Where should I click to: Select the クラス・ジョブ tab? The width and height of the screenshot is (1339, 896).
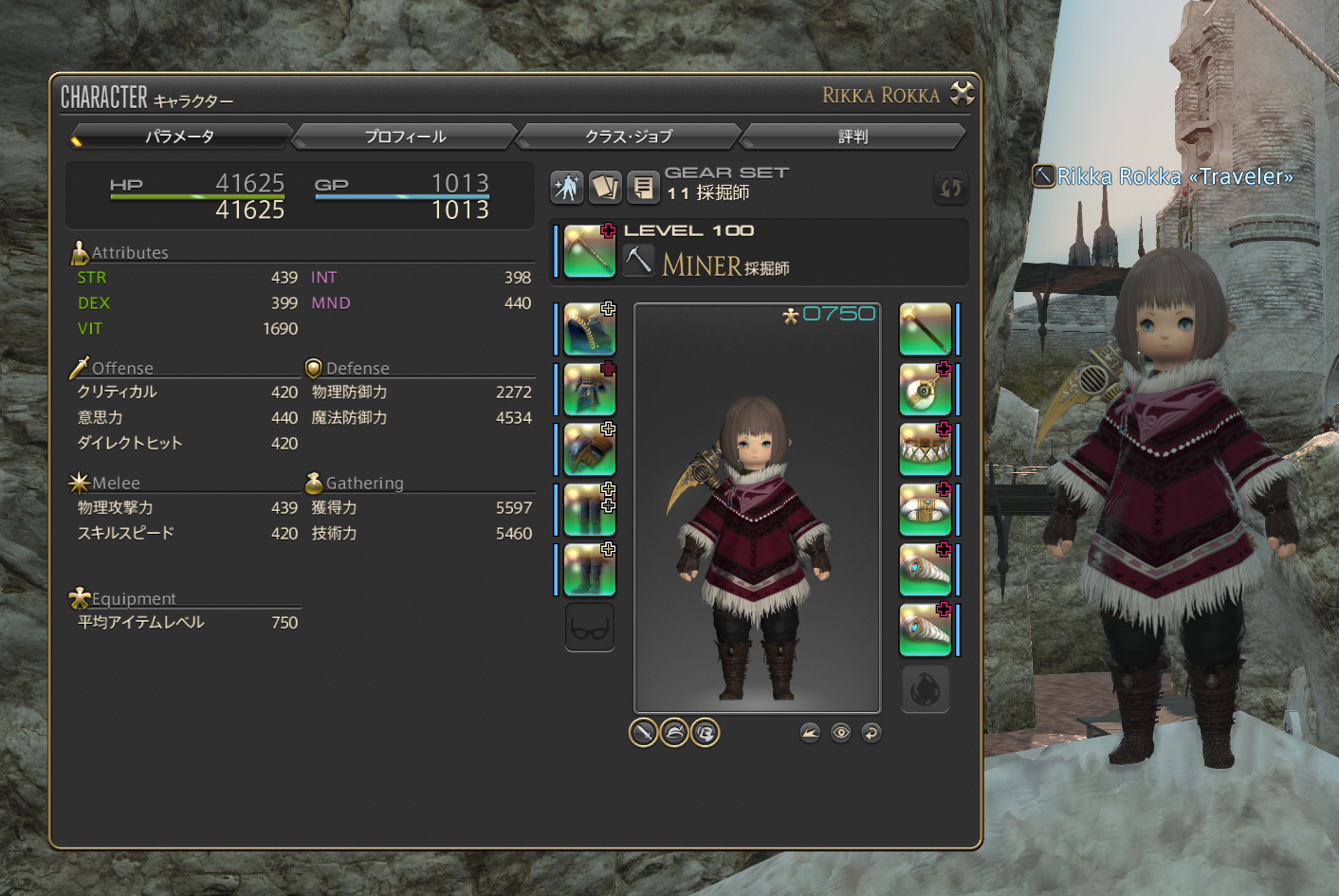click(x=629, y=137)
